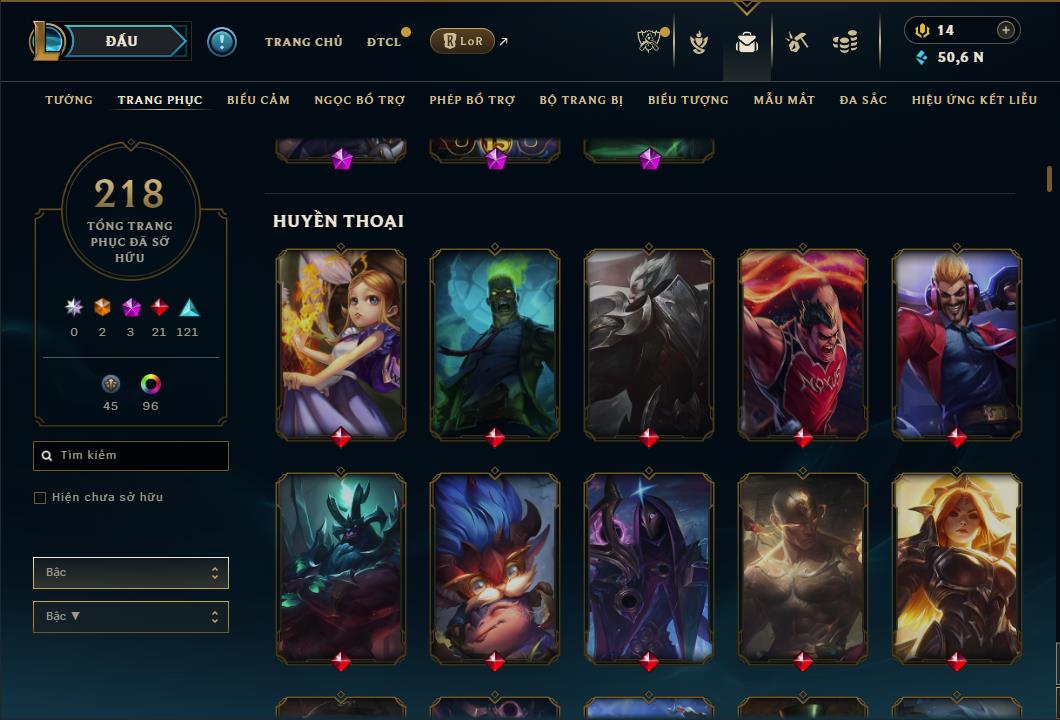Screen dimensions: 1060x720
Task: Open the ĐA SẮC tab
Action: 863,100
